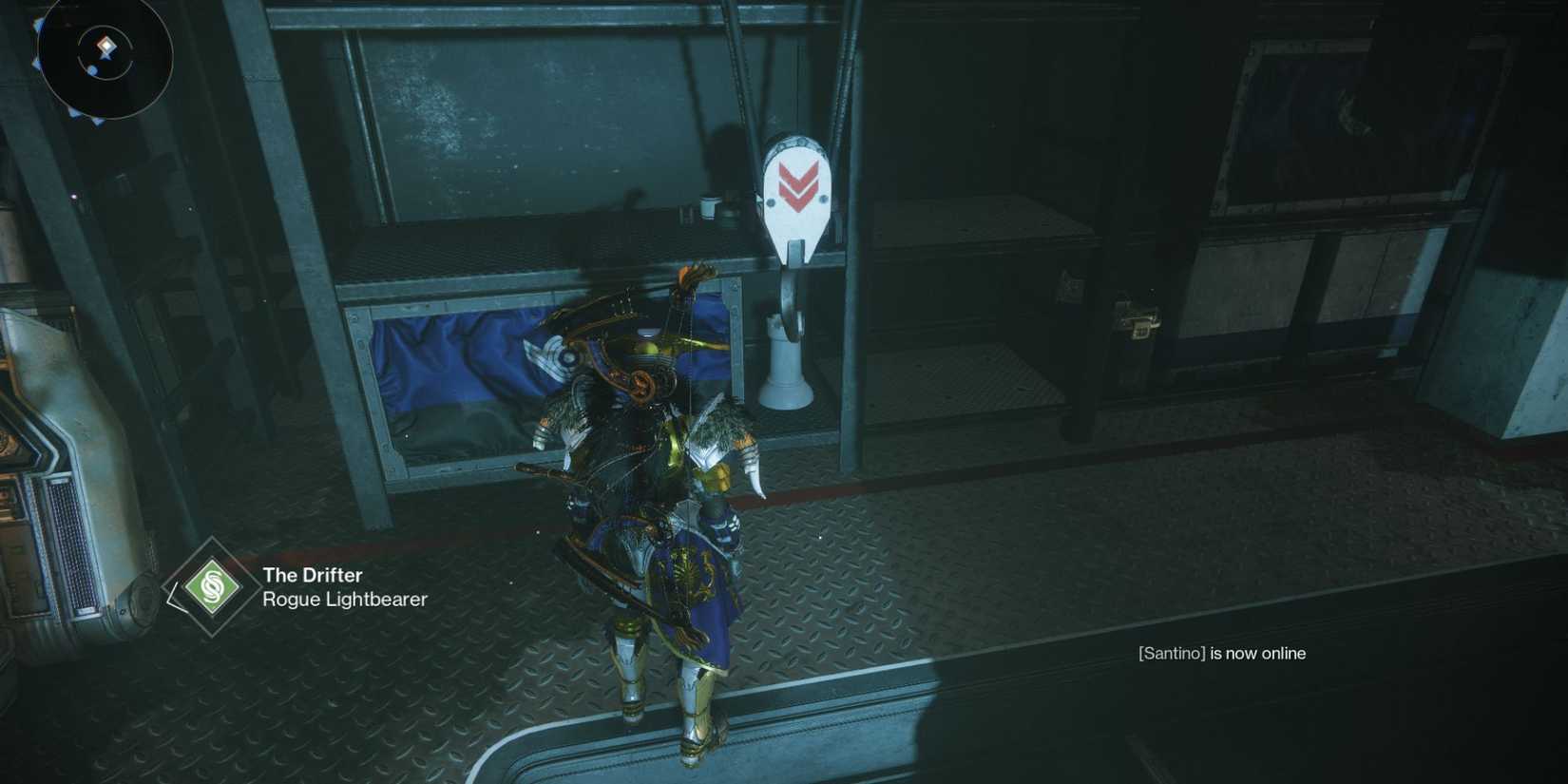Select the 'The Drifter' nameplate text

click(312, 575)
